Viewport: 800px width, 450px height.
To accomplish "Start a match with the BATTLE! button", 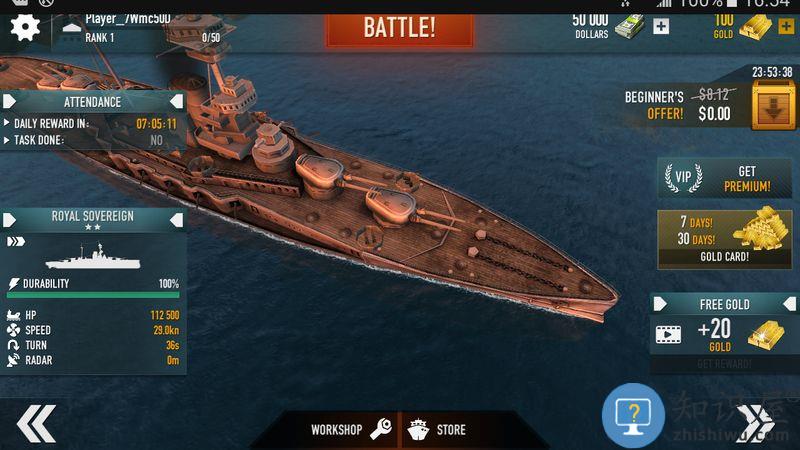I will [x=399, y=26].
